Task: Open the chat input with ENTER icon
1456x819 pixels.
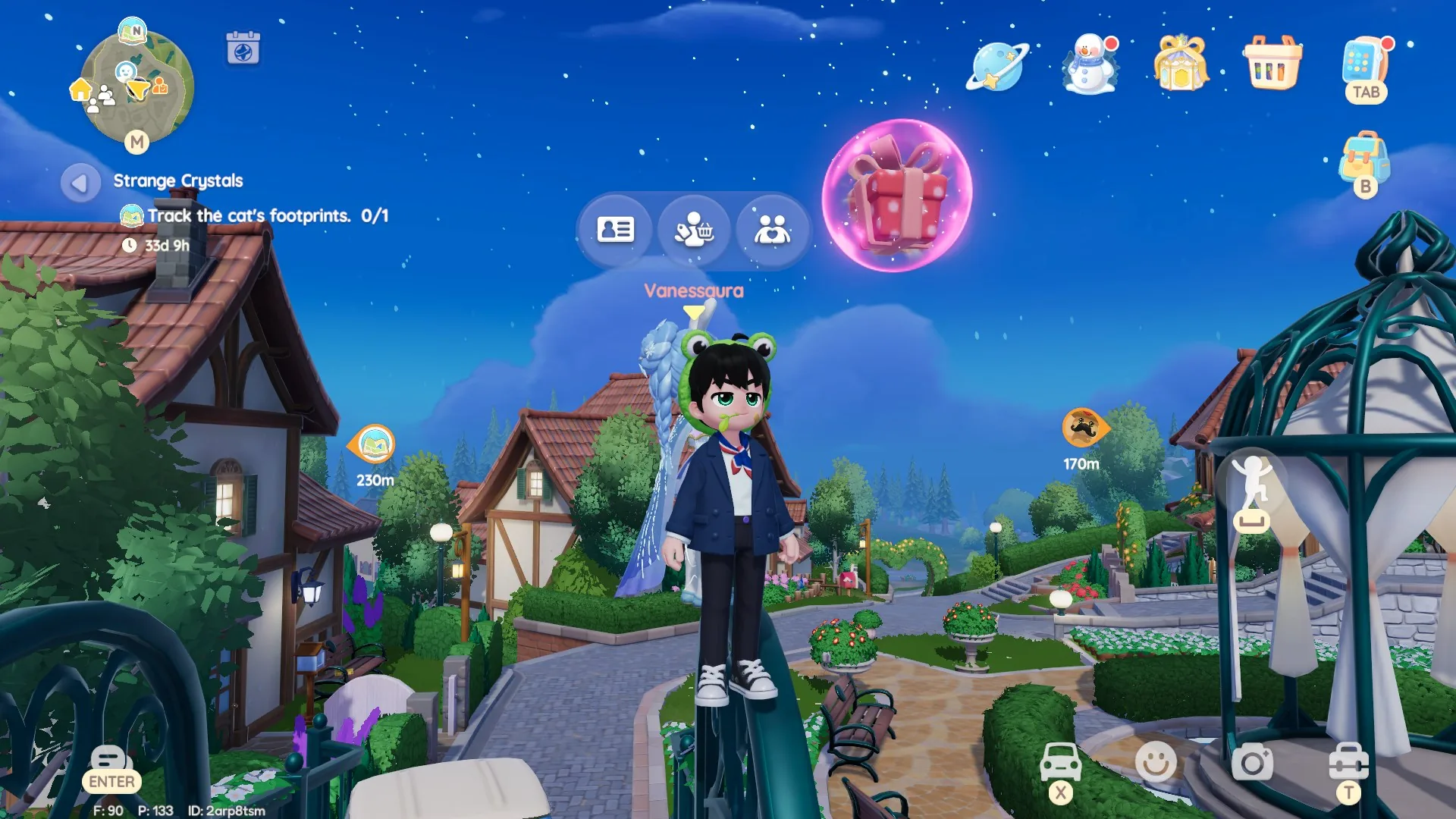Action: [111, 760]
